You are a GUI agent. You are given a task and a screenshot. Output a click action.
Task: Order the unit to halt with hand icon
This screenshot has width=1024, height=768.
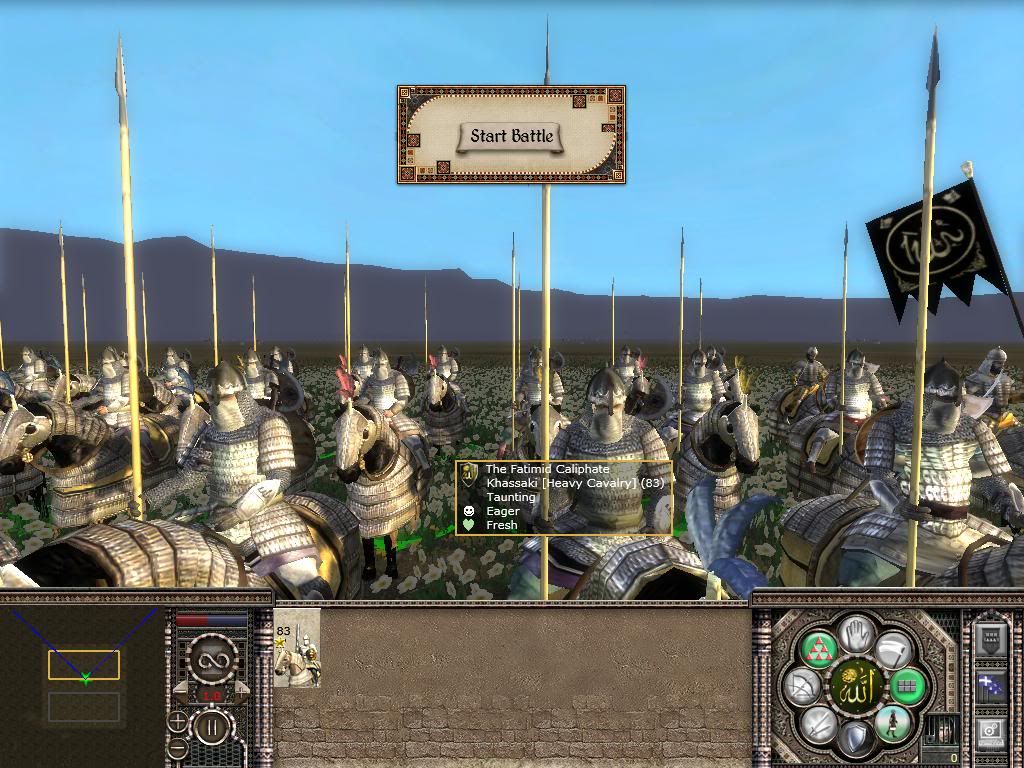(857, 631)
